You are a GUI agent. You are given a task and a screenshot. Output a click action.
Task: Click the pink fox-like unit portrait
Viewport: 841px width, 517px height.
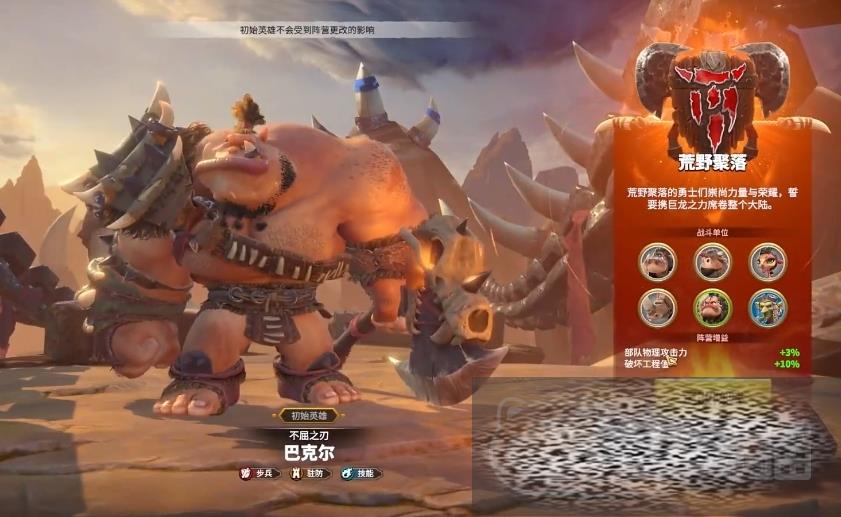coord(768,262)
